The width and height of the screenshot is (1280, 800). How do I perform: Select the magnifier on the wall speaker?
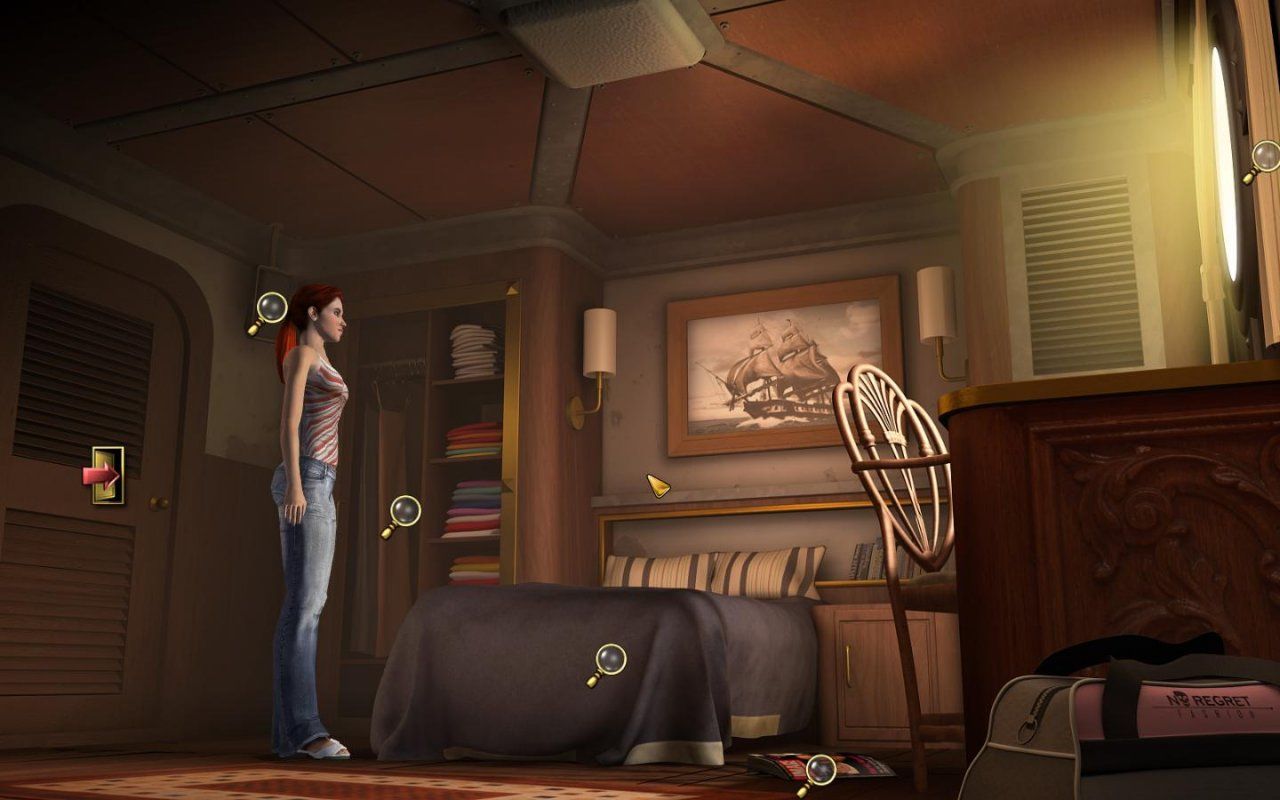click(270, 307)
